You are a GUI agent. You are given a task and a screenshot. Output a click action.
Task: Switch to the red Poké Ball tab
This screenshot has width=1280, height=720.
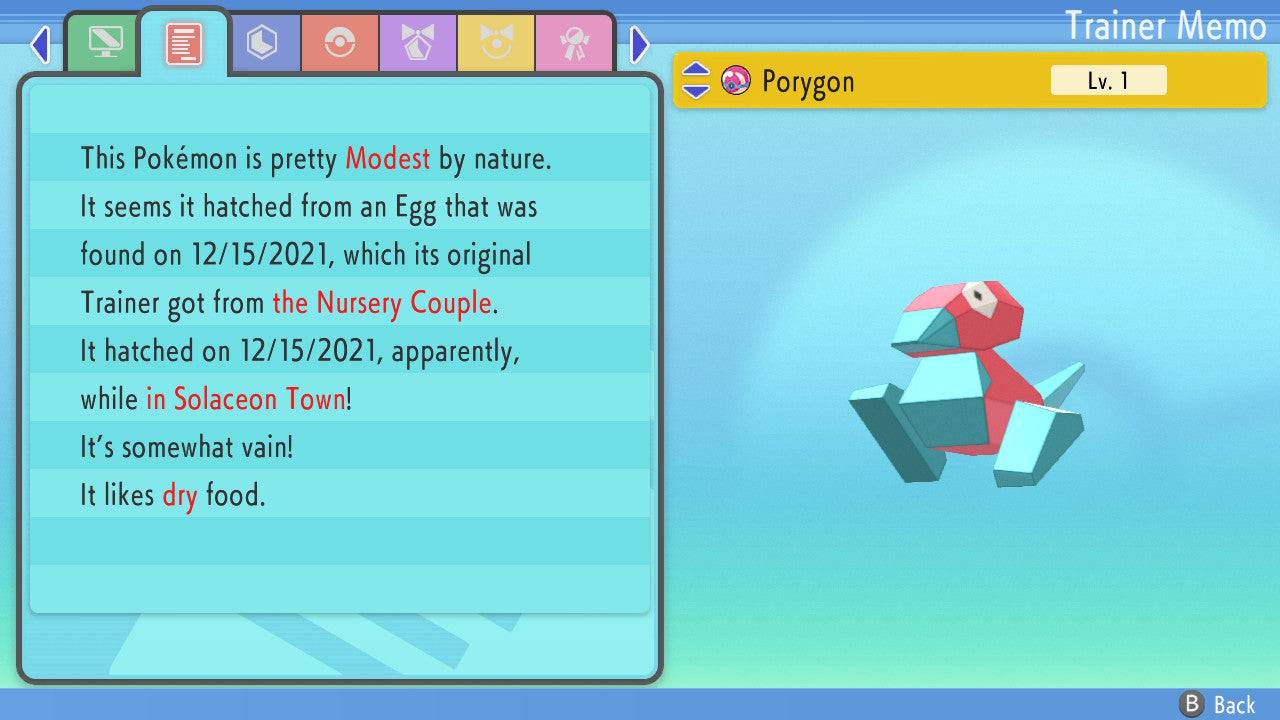pyautogui.click(x=340, y=44)
